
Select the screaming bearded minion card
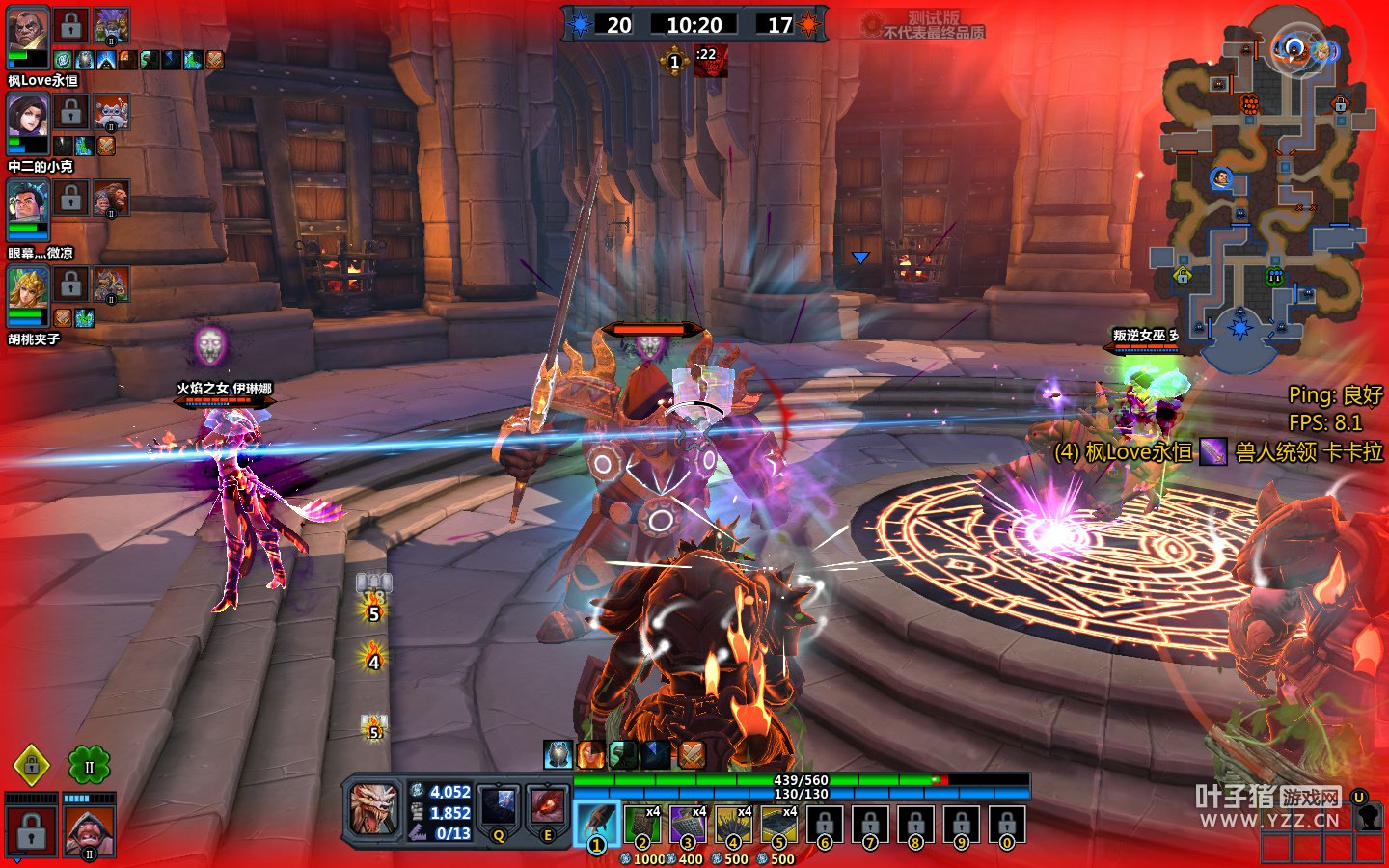(89, 831)
